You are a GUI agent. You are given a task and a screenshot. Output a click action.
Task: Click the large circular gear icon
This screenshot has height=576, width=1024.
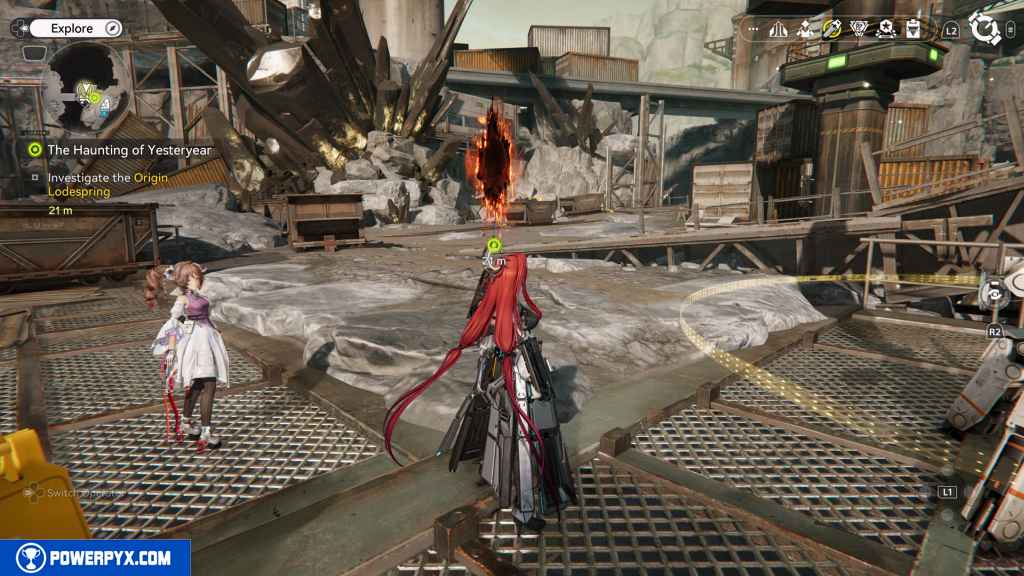[x=986, y=29]
